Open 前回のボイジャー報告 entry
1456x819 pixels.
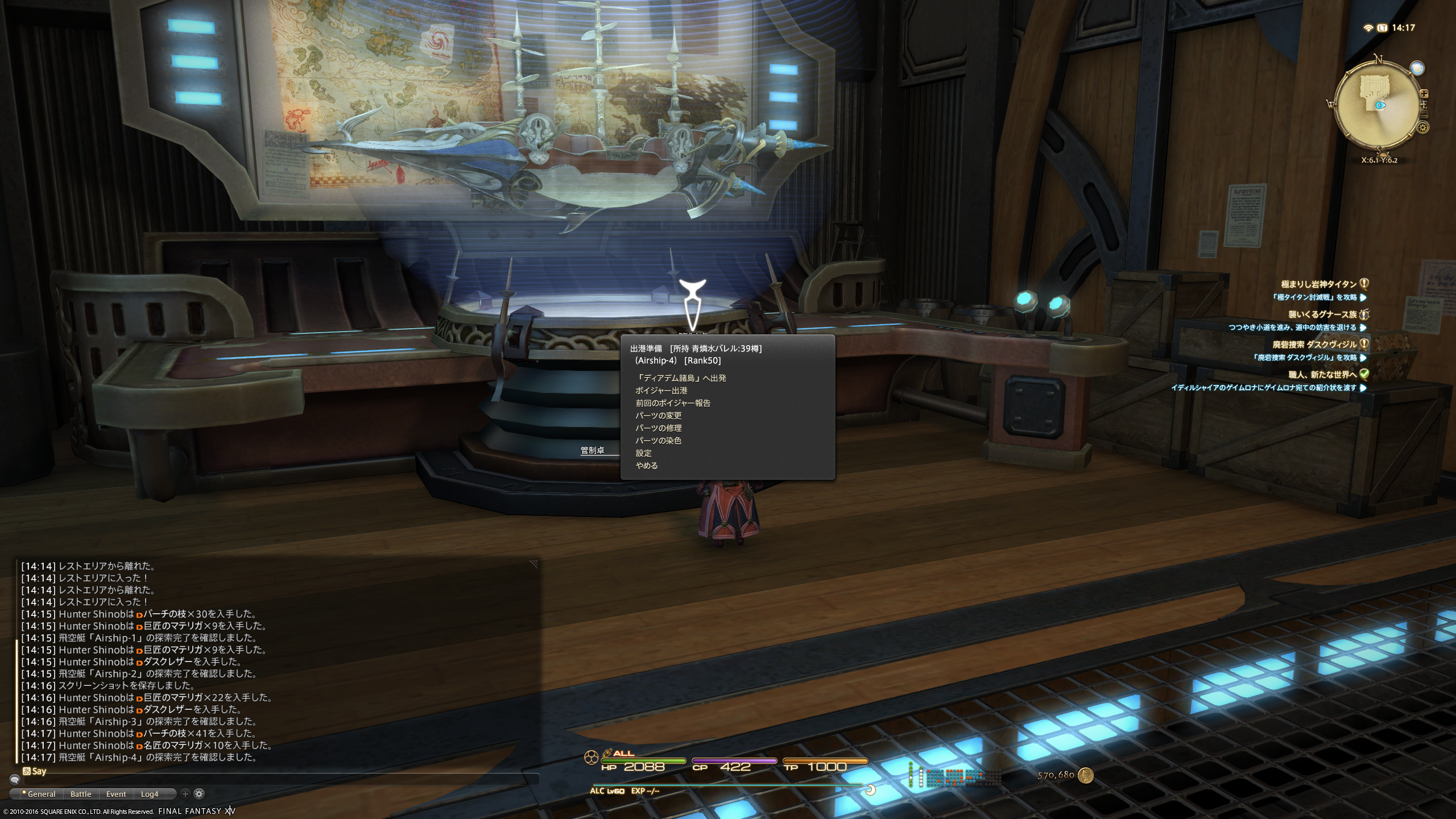[673, 403]
